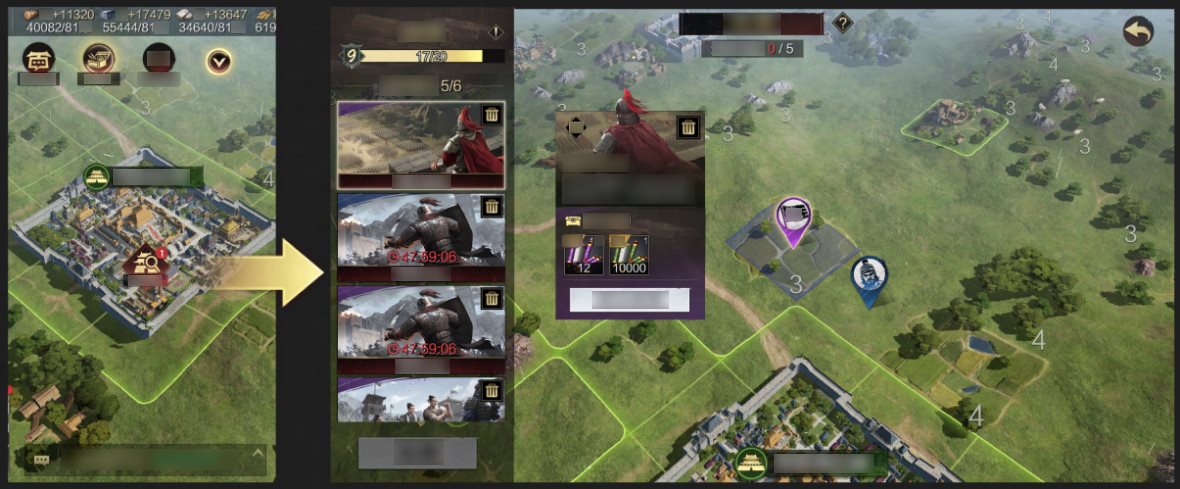The height and width of the screenshot is (489, 1180).
Task: Click the blurred confirm button in popup
Action: (629, 300)
